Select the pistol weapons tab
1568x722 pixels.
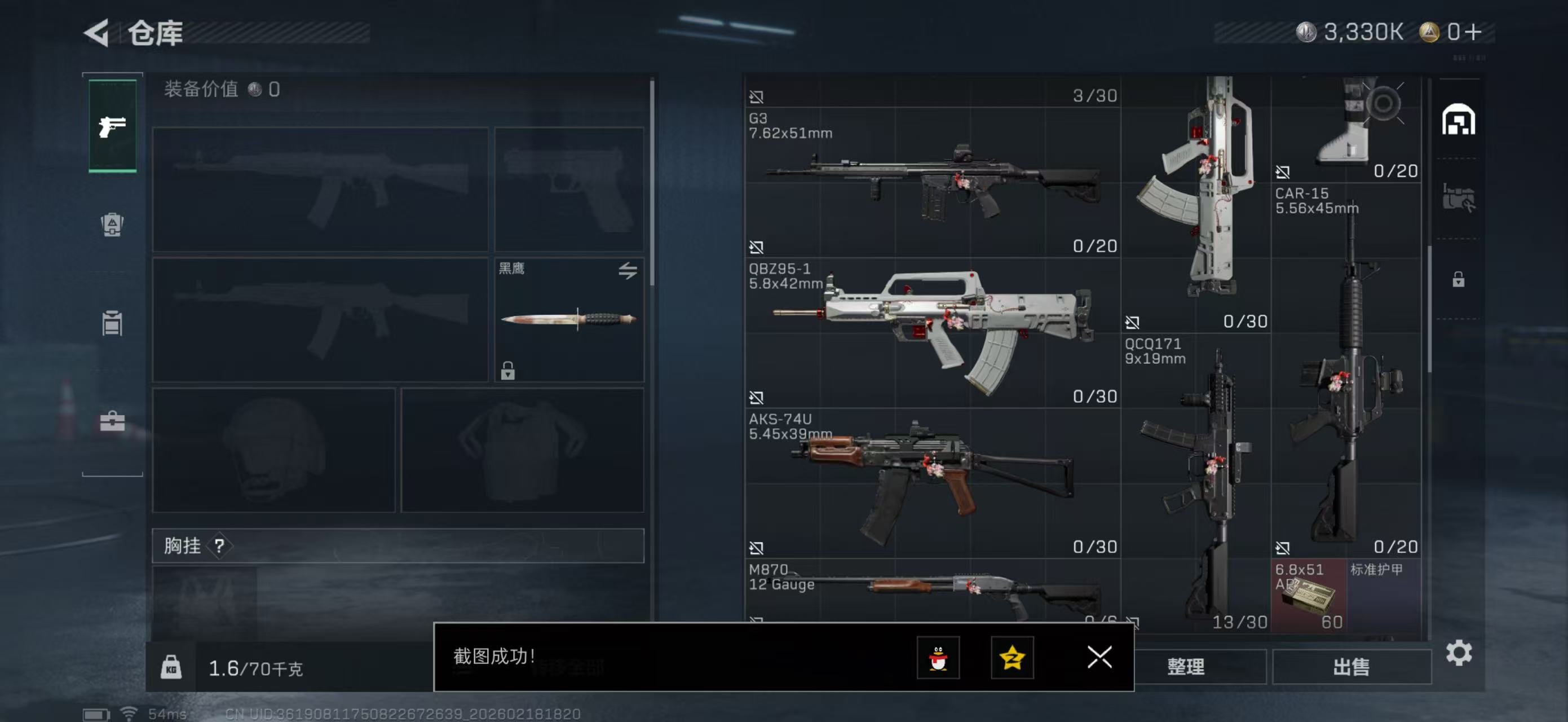113,126
